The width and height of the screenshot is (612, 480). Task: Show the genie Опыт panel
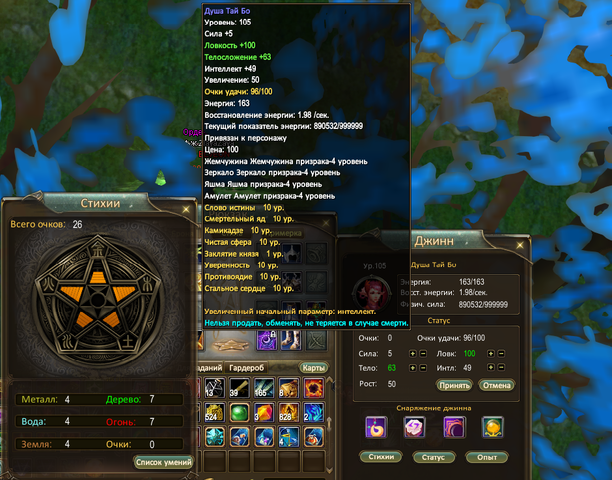pos(487,456)
